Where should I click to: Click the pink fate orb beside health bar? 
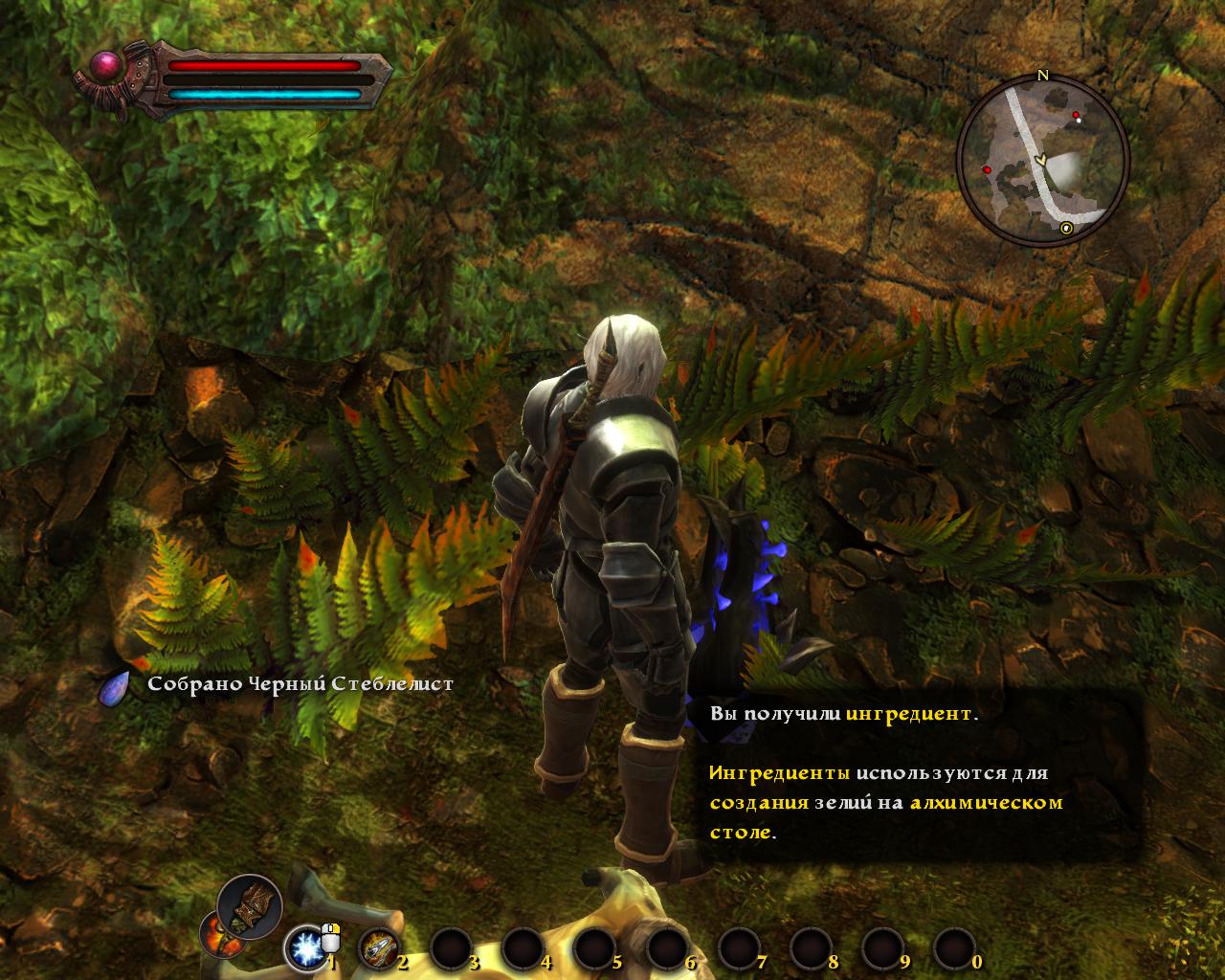(107, 67)
